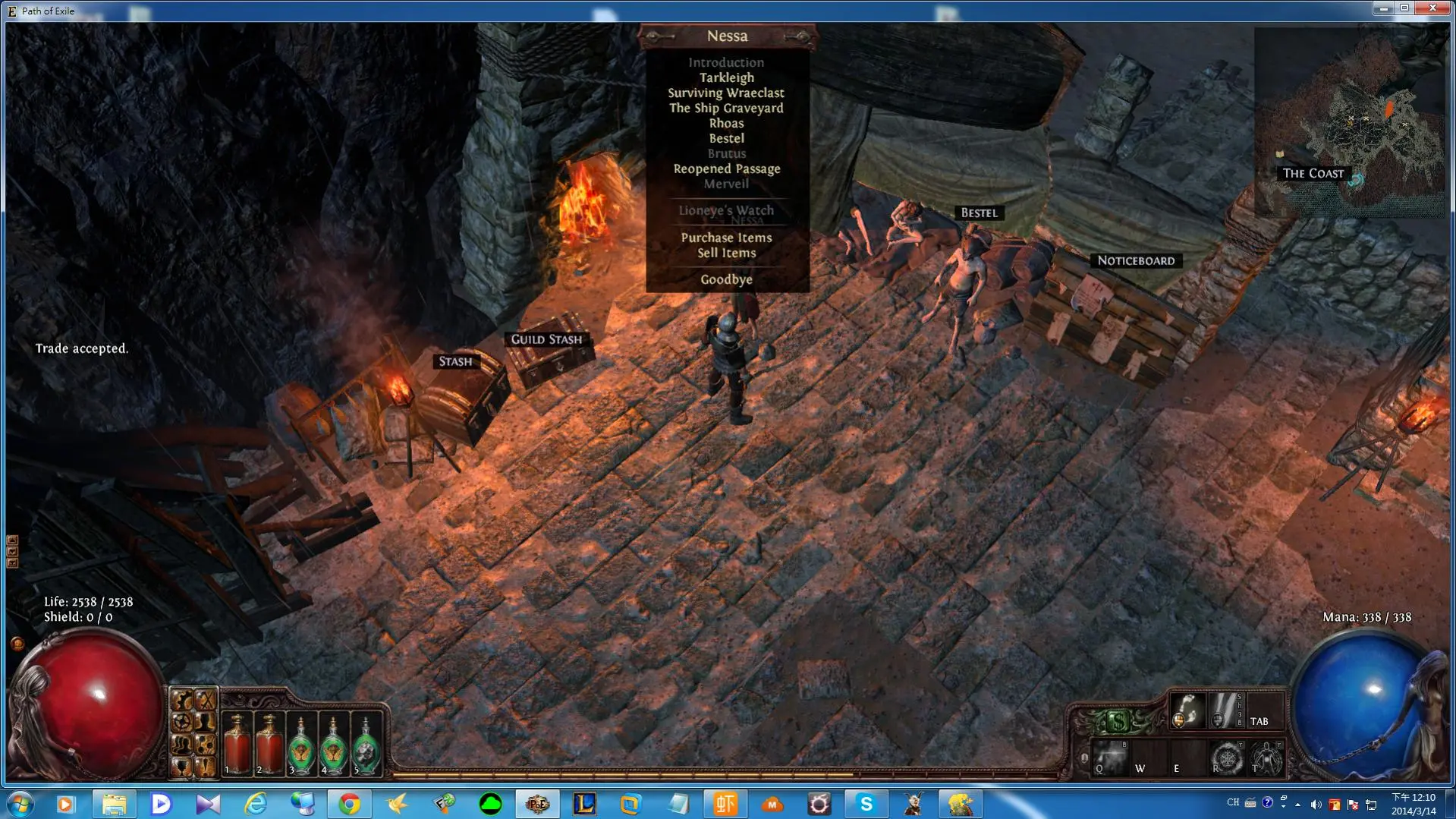Ask about The Ship Graveyard
The image size is (1456, 819).
pyautogui.click(x=726, y=108)
